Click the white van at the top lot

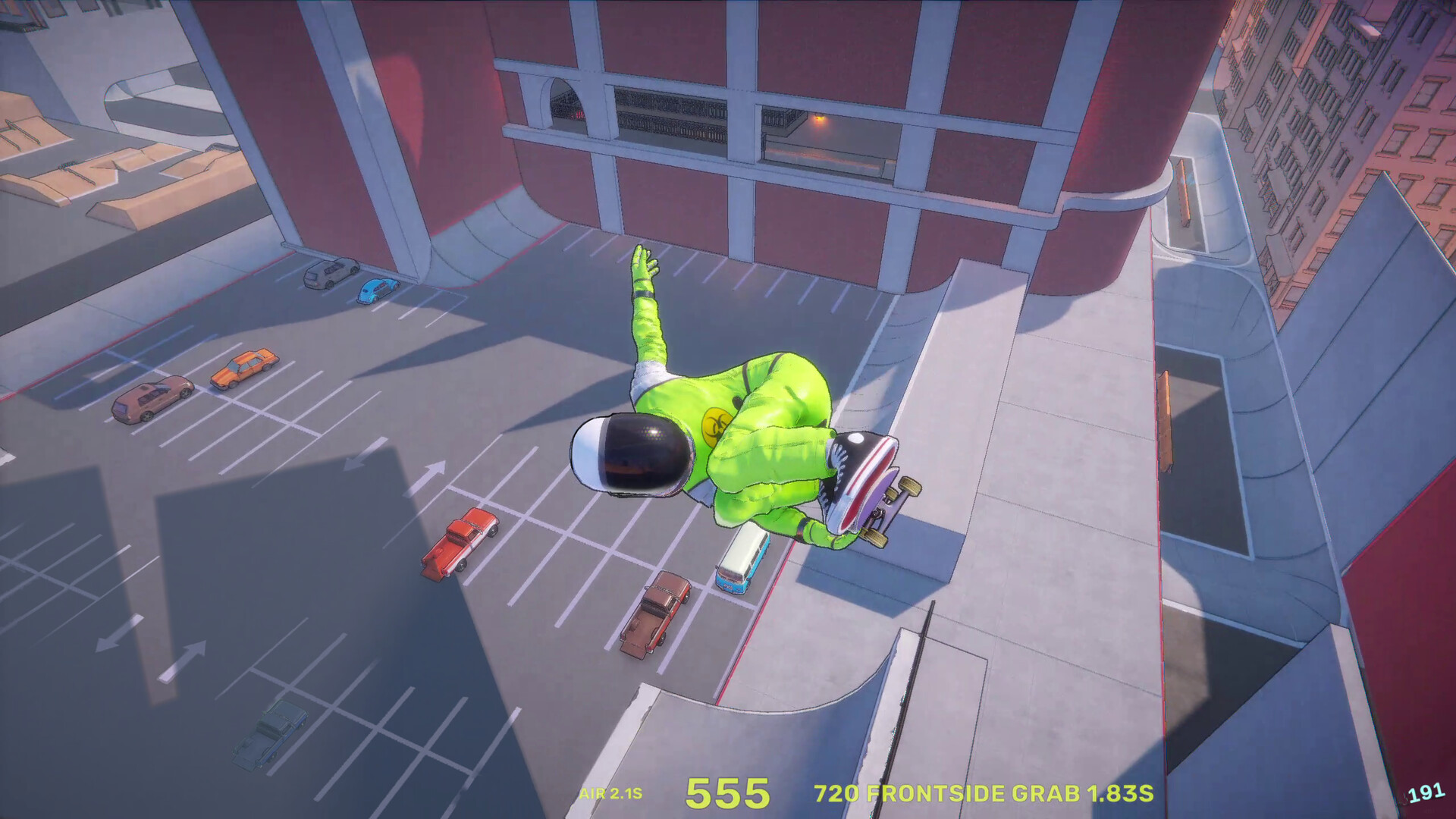coord(329,275)
